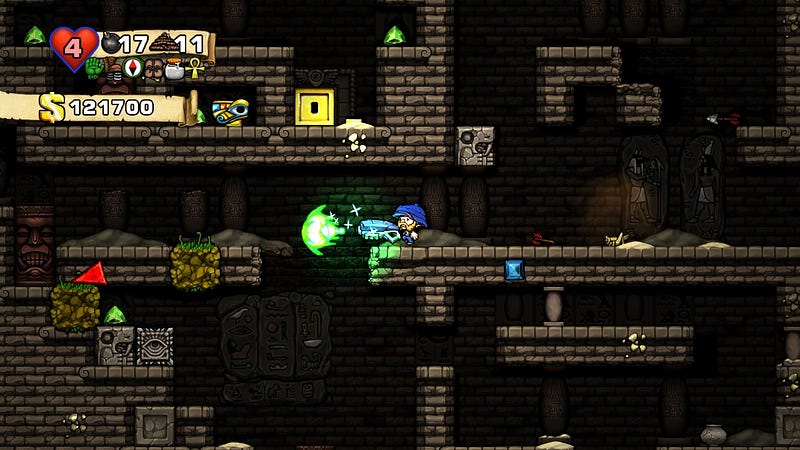The height and width of the screenshot is (450, 800).
Task: Click the white paste jar icon
Action: (174, 69)
